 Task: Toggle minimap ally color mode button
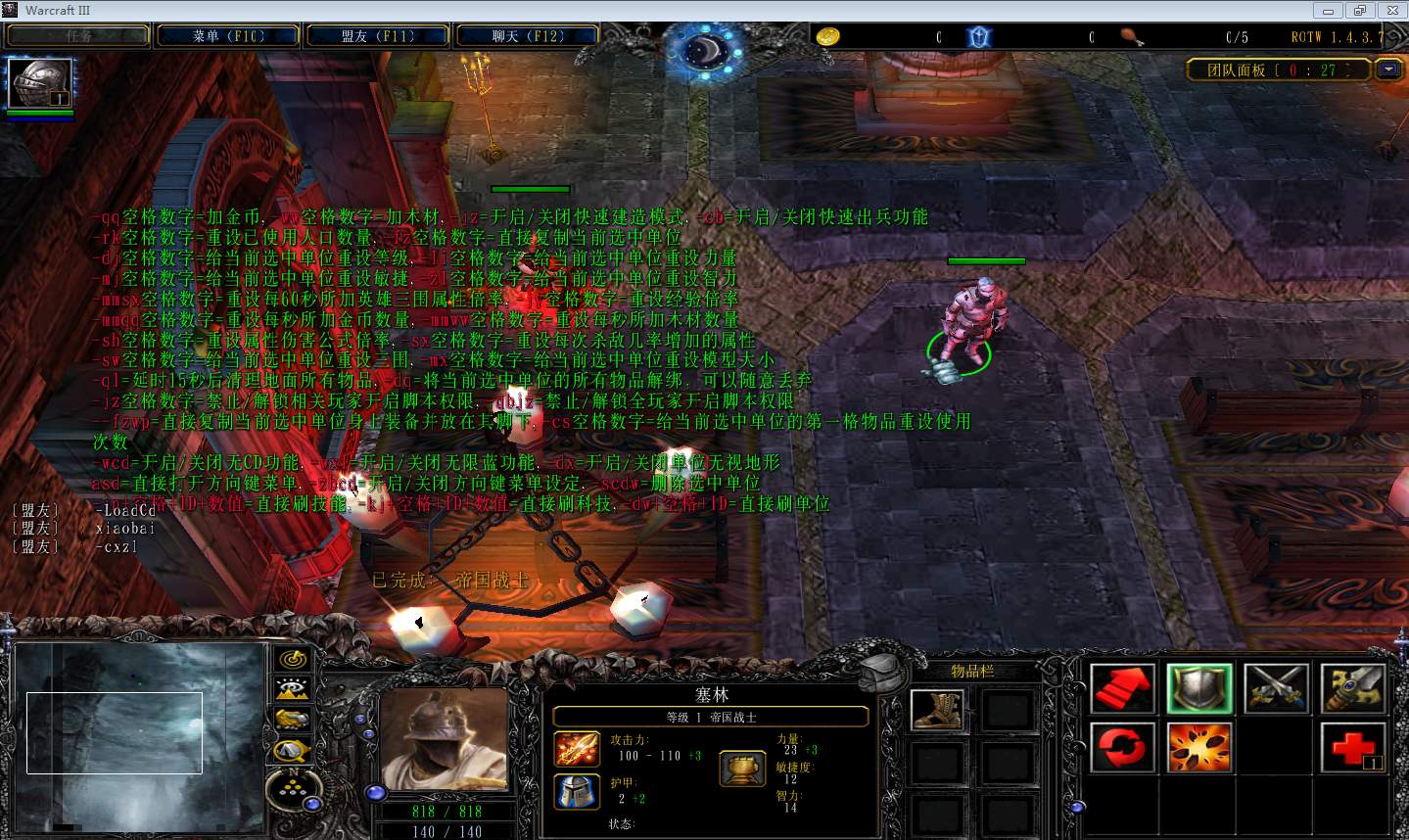click(292, 720)
